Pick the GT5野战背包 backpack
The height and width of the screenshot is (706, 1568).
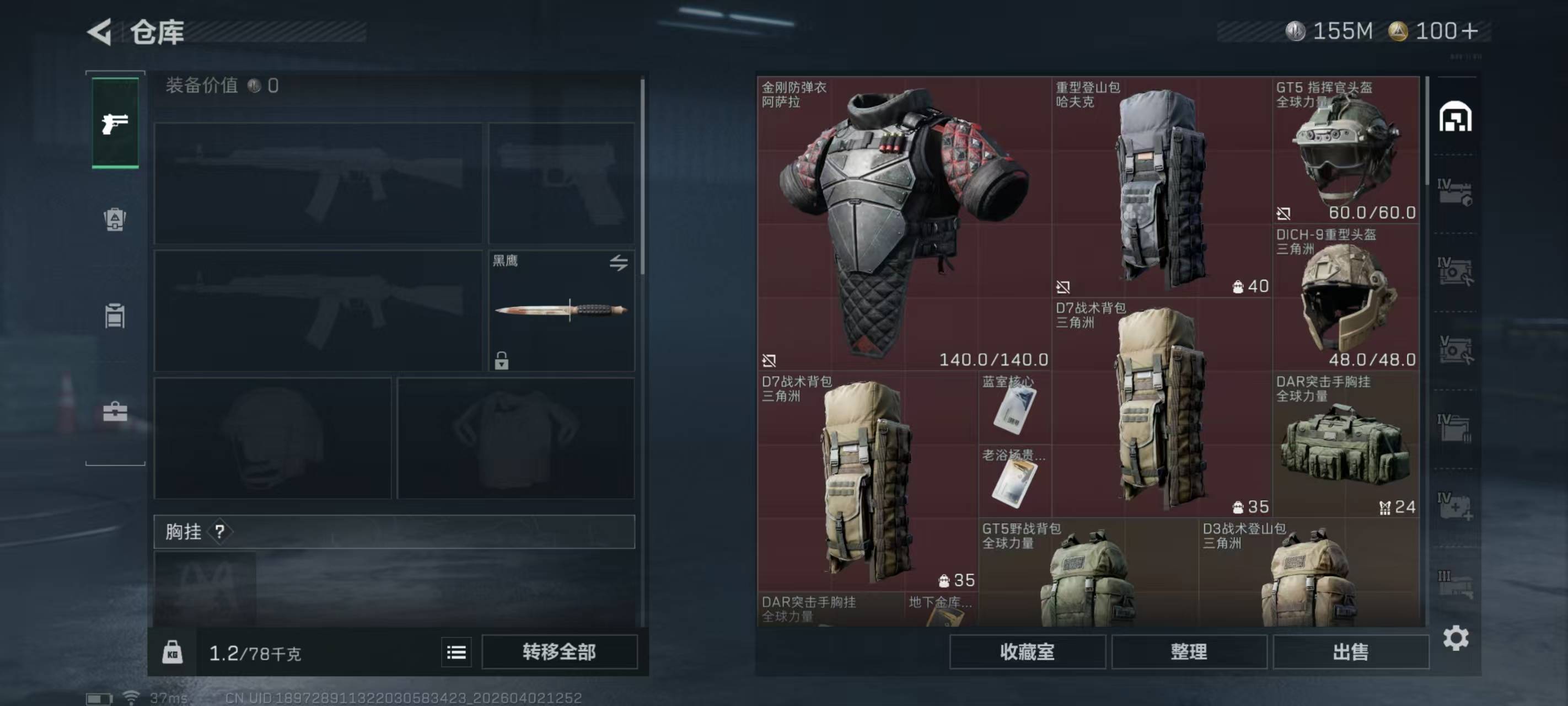(1088, 573)
